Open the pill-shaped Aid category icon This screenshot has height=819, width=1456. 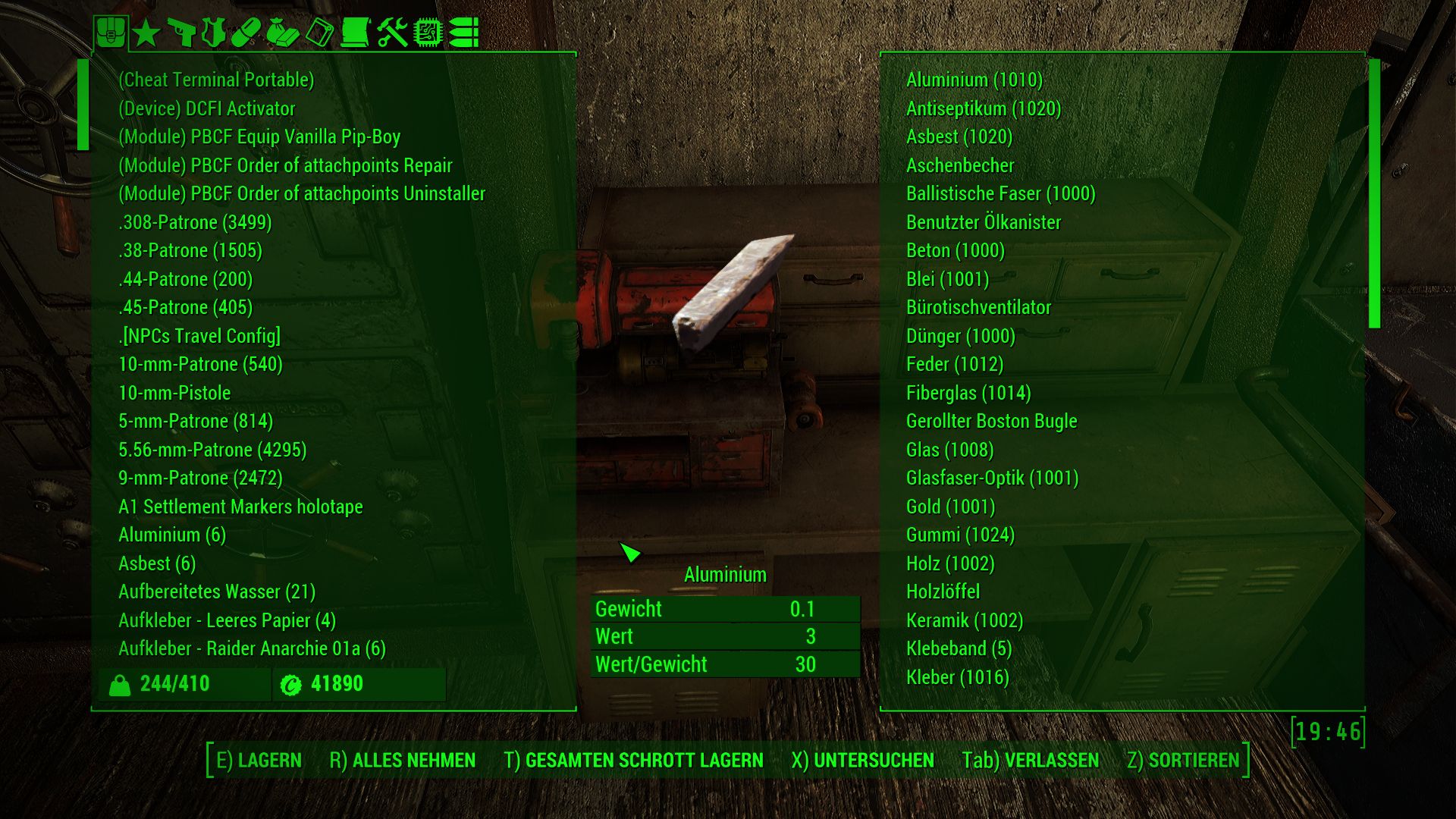(x=247, y=33)
